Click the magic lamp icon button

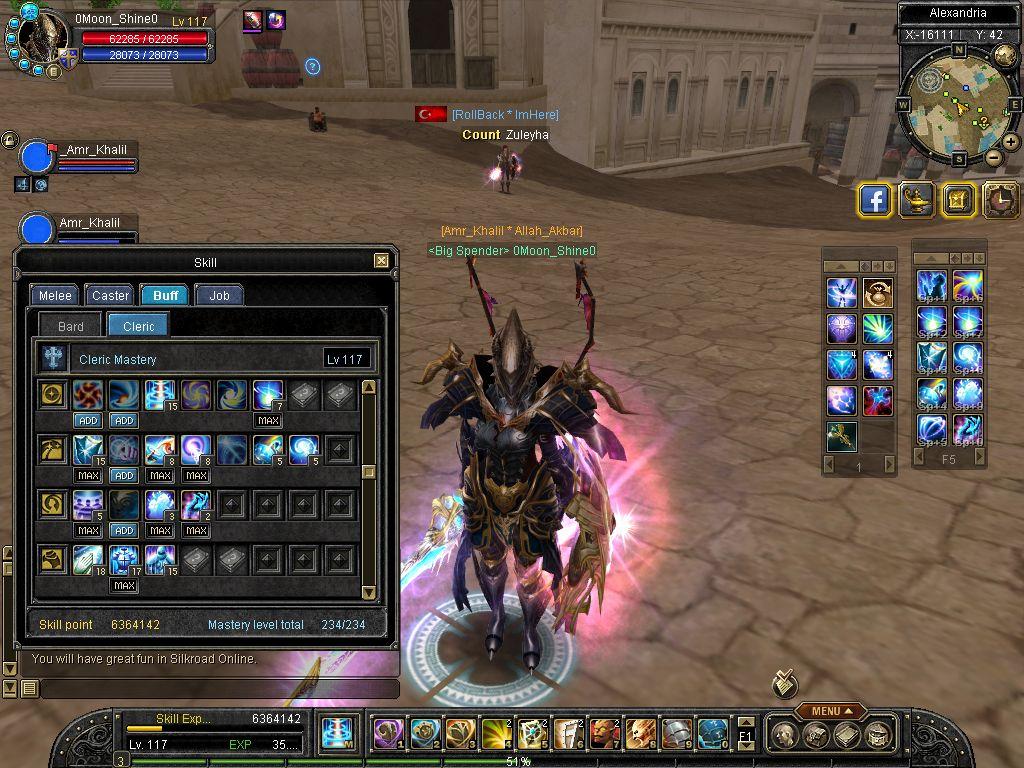click(916, 200)
